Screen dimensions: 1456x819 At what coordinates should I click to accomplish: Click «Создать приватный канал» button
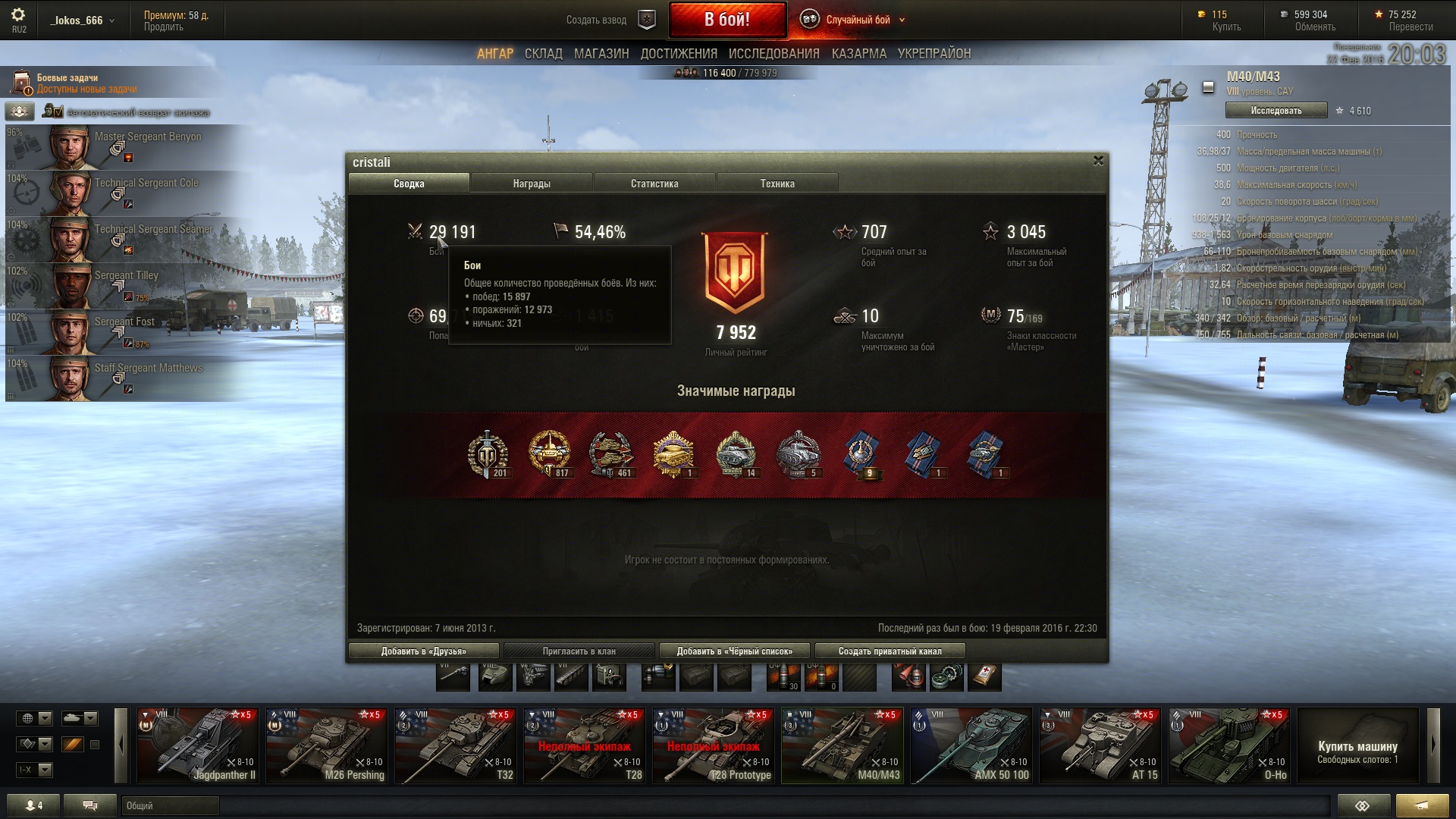point(890,651)
